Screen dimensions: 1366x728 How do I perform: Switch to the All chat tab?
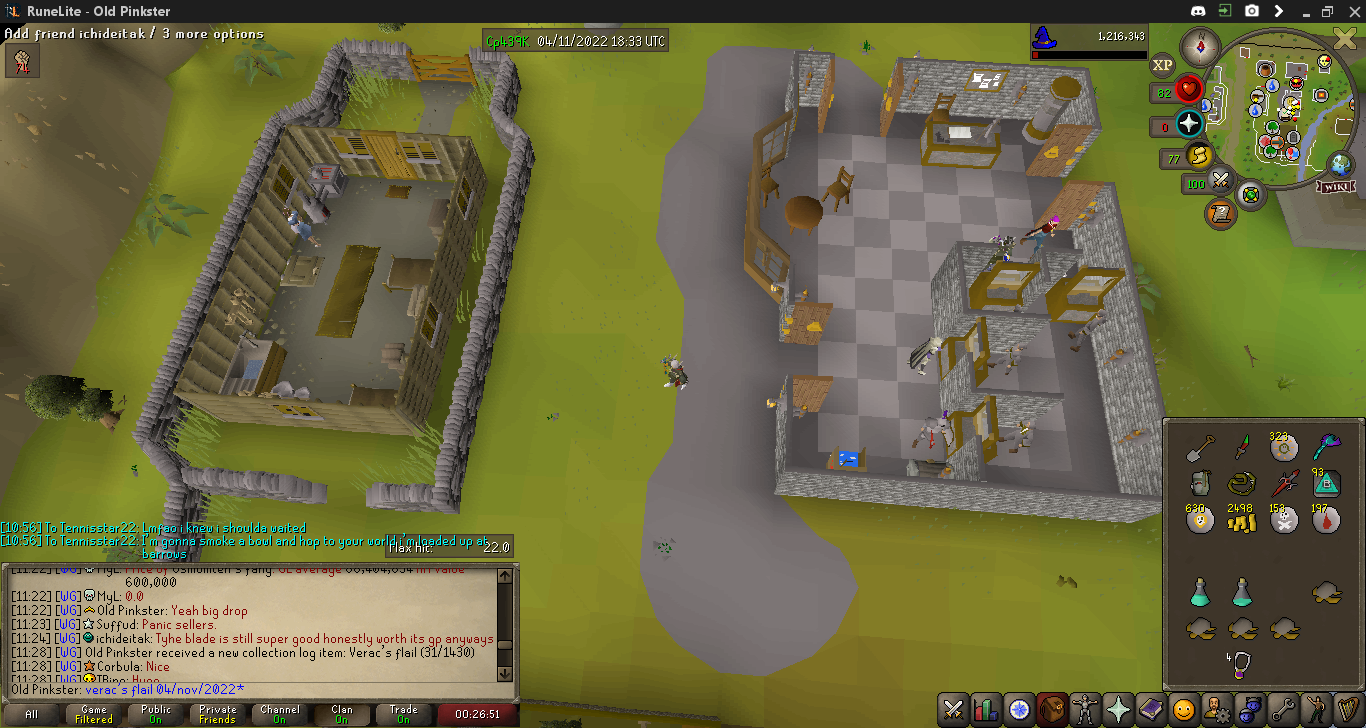[x=32, y=715]
